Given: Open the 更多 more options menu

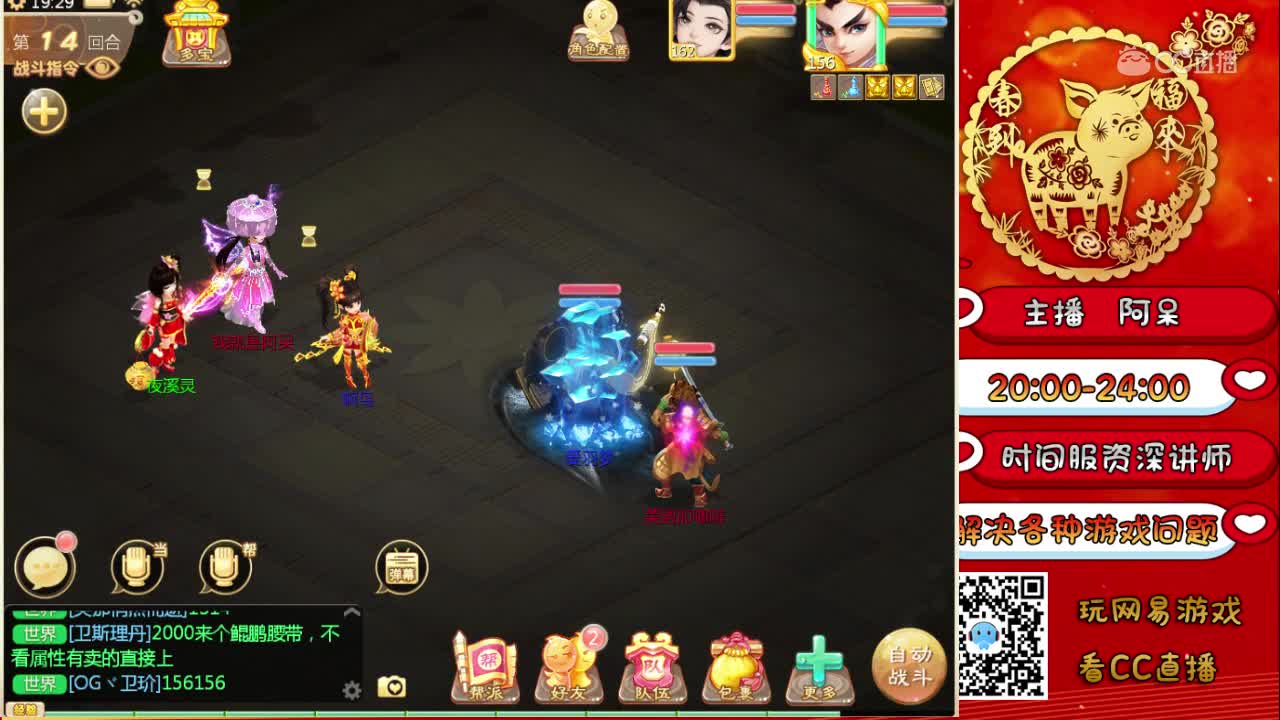Looking at the screenshot, I should point(821,660).
